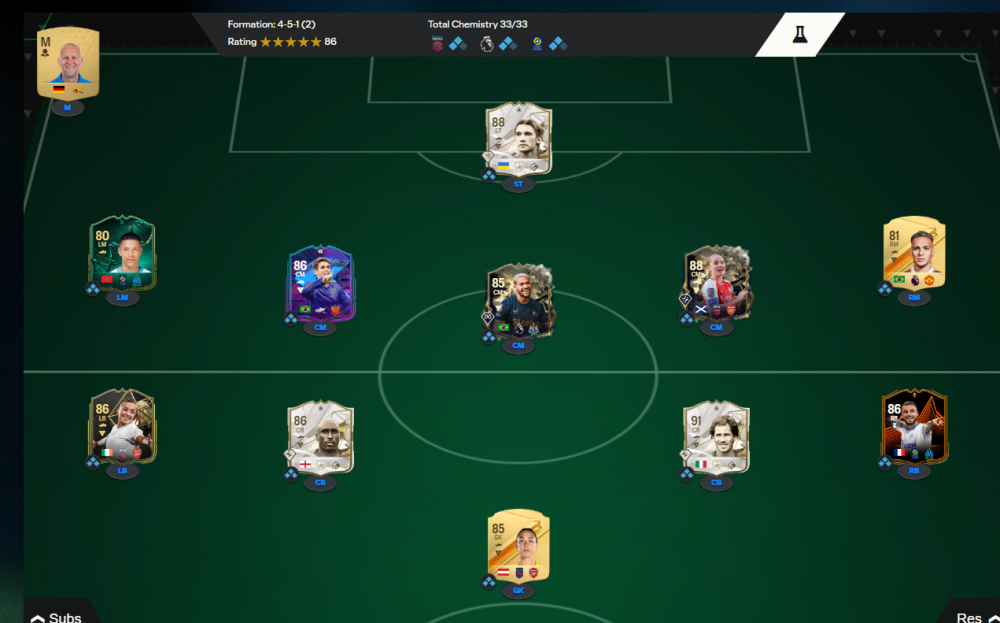Choose the 86-rated England centre back card
This screenshot has height=623, width=1000.
(320, 438)
